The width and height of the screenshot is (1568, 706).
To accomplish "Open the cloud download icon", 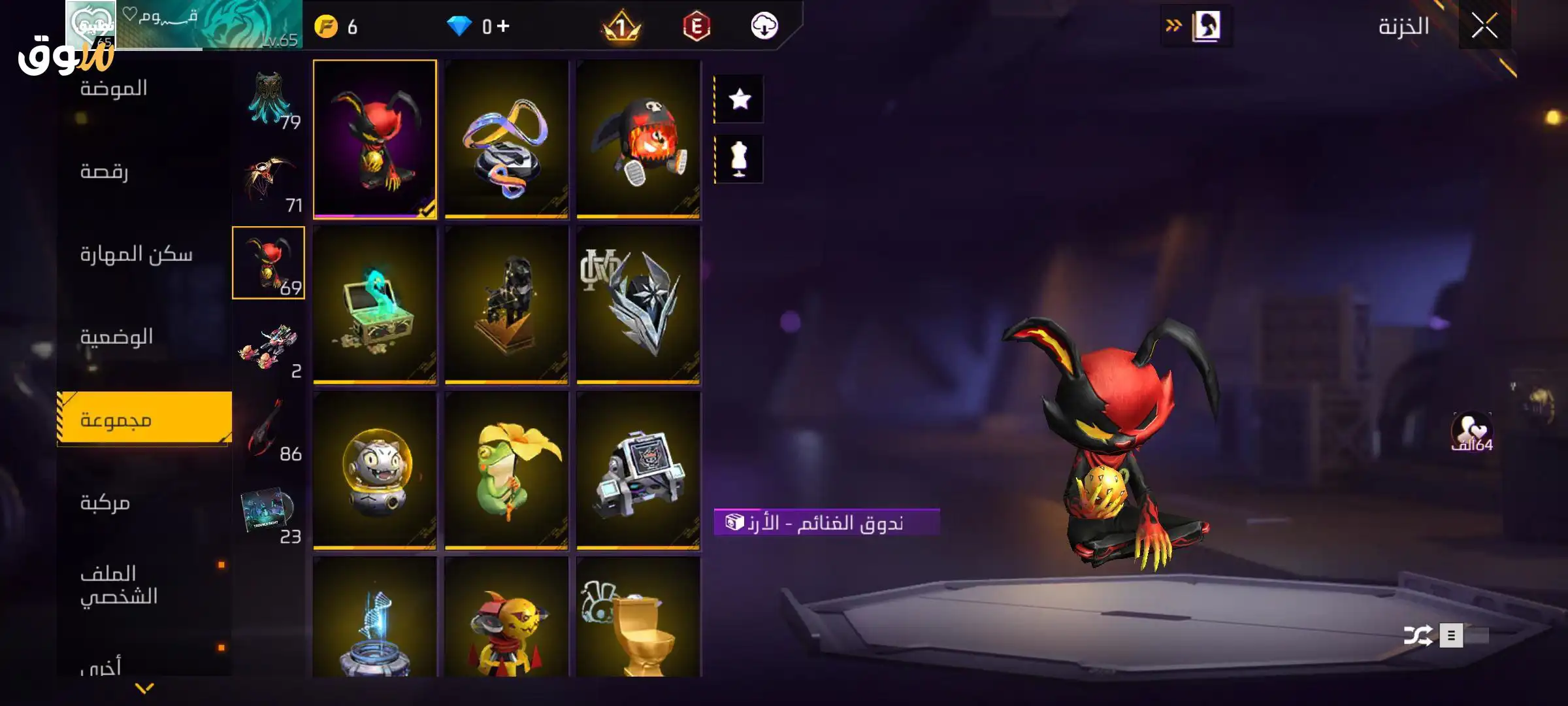I will click(x=764, y=26).
